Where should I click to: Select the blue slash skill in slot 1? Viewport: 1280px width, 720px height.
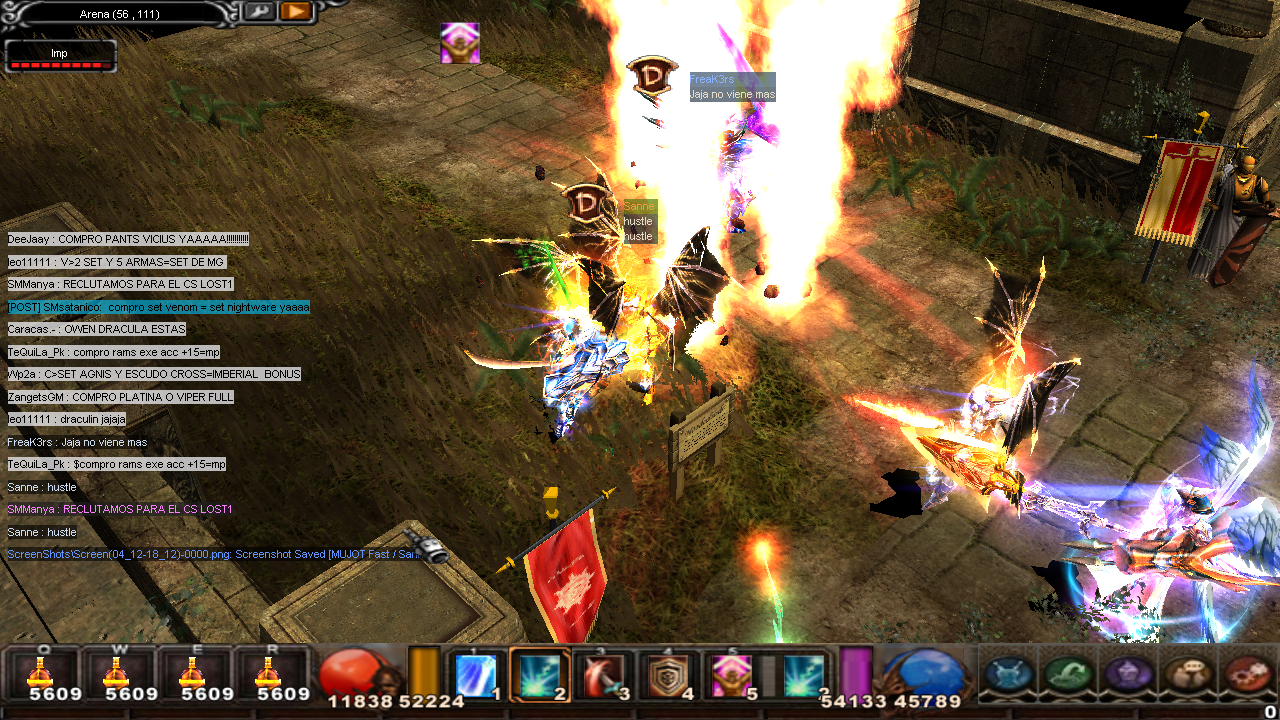click(476, 675)
